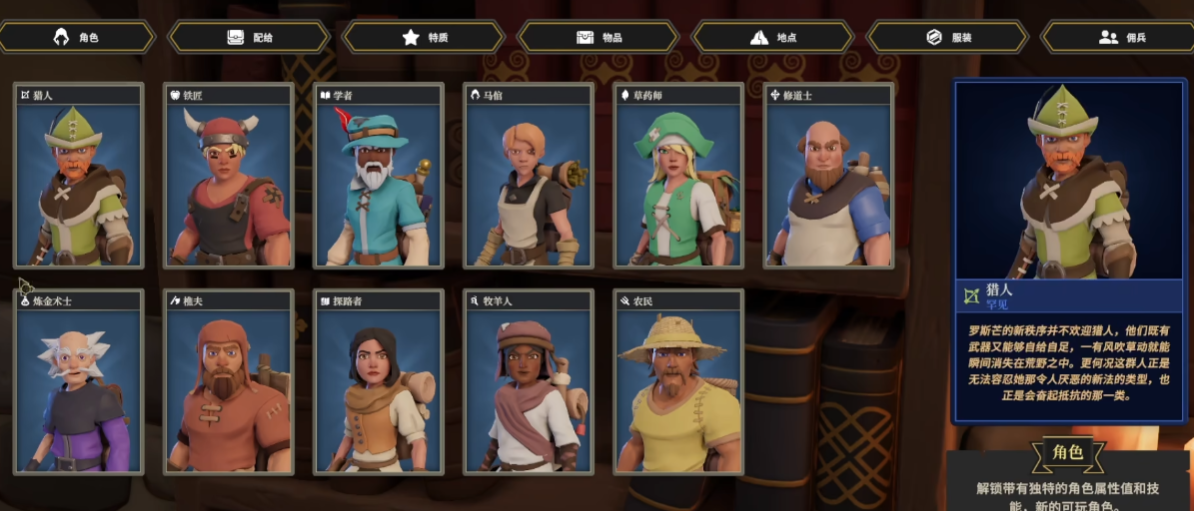This screenshot has height=511, width=1194.
Task: Choose the 草药师 character card
Action: click(x=679, y=178)
